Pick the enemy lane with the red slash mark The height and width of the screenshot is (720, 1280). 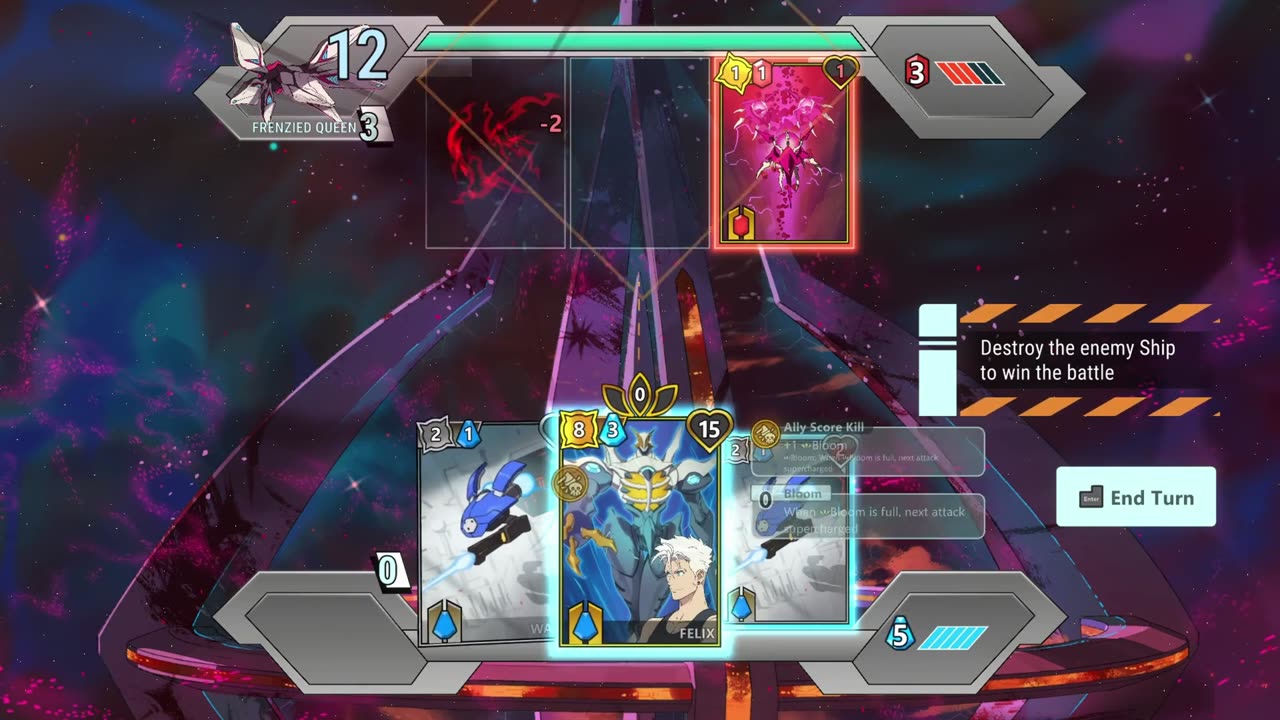496,152
